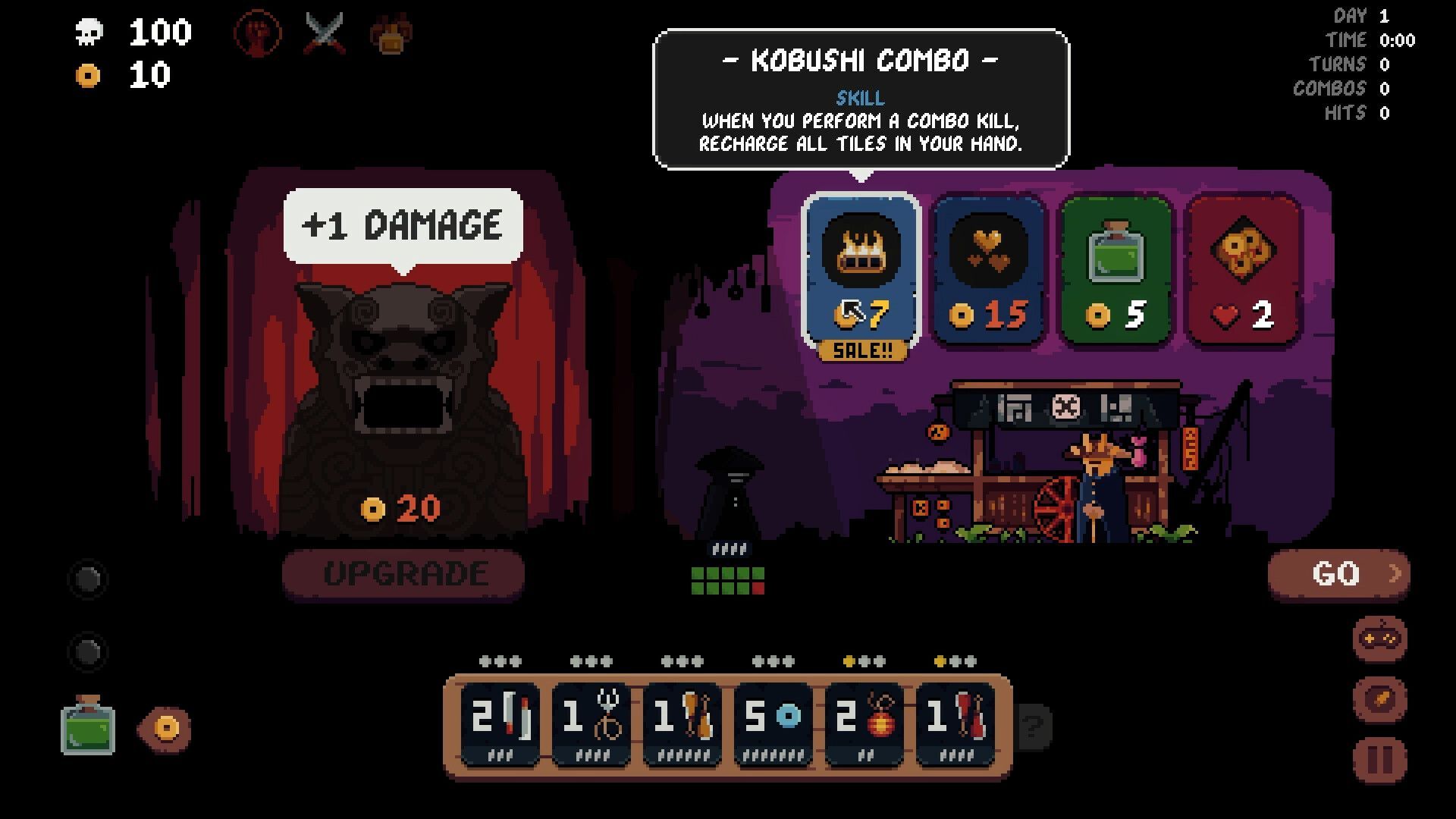Open the gamepad controls button
The height and width of the screenshot is (819, 1456).
click(x=1379, y=639)
